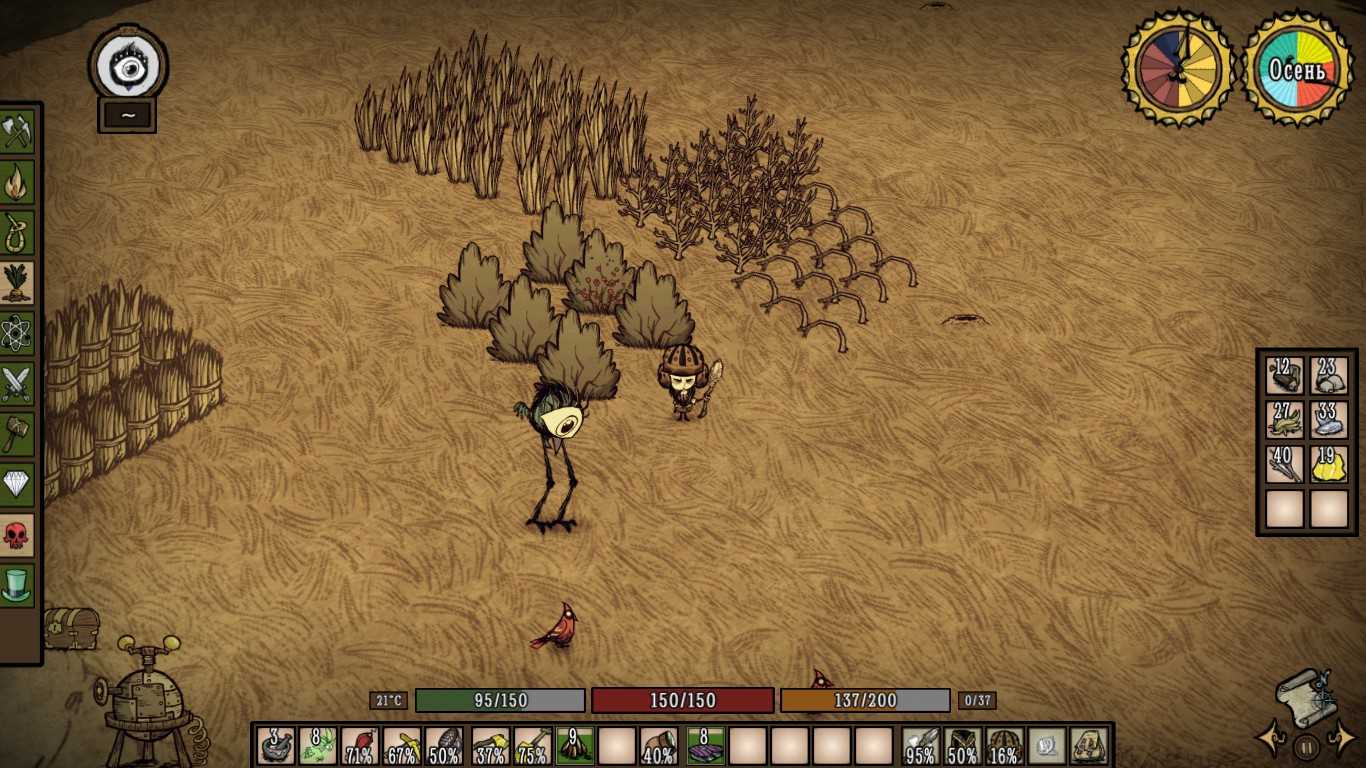
Task: Open the Structures hammer crafting tab
Action: 17,434
